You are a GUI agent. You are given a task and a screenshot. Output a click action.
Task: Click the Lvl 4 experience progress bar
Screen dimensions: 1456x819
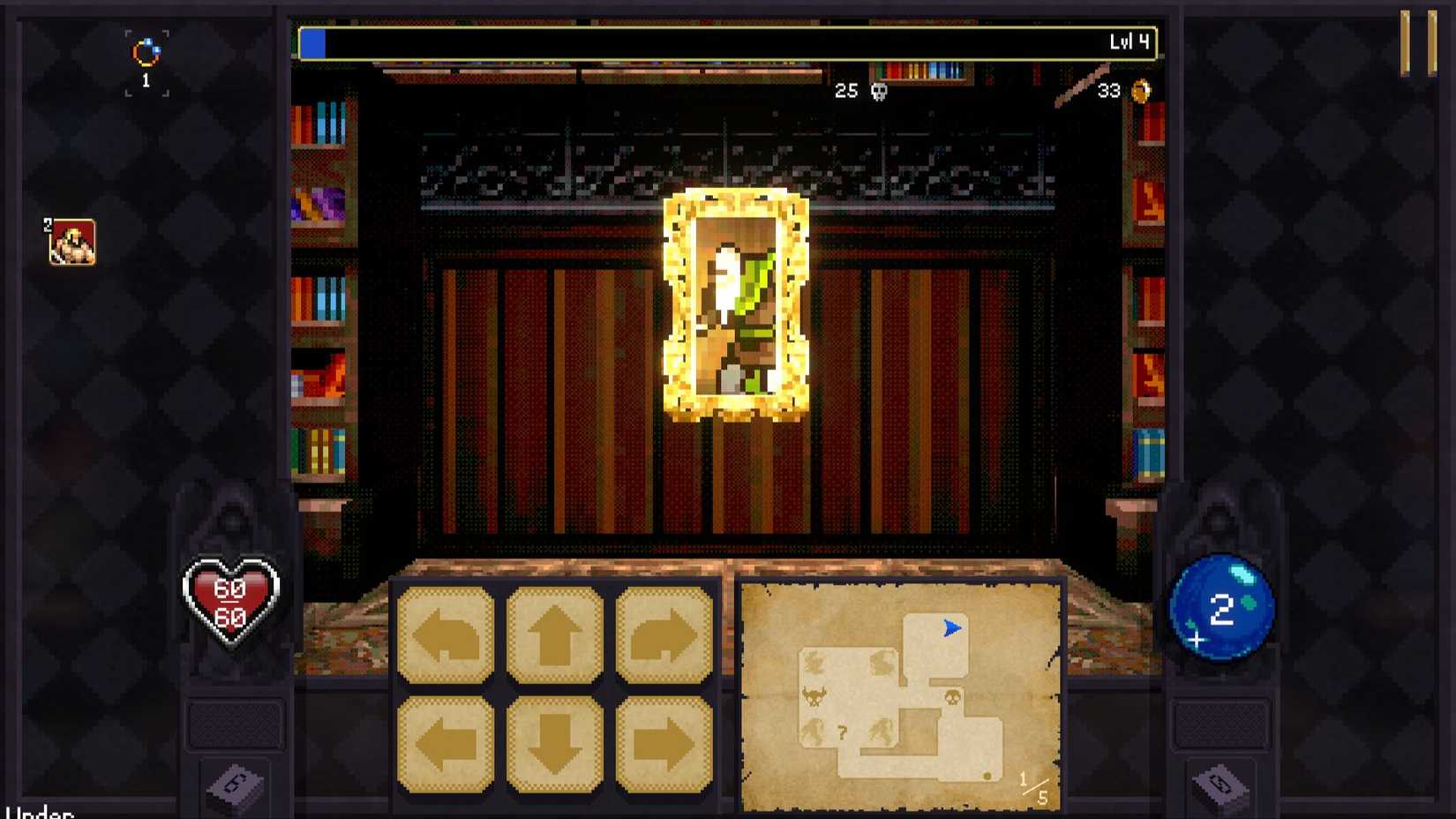pyautogui.click(x=732, y=41)
